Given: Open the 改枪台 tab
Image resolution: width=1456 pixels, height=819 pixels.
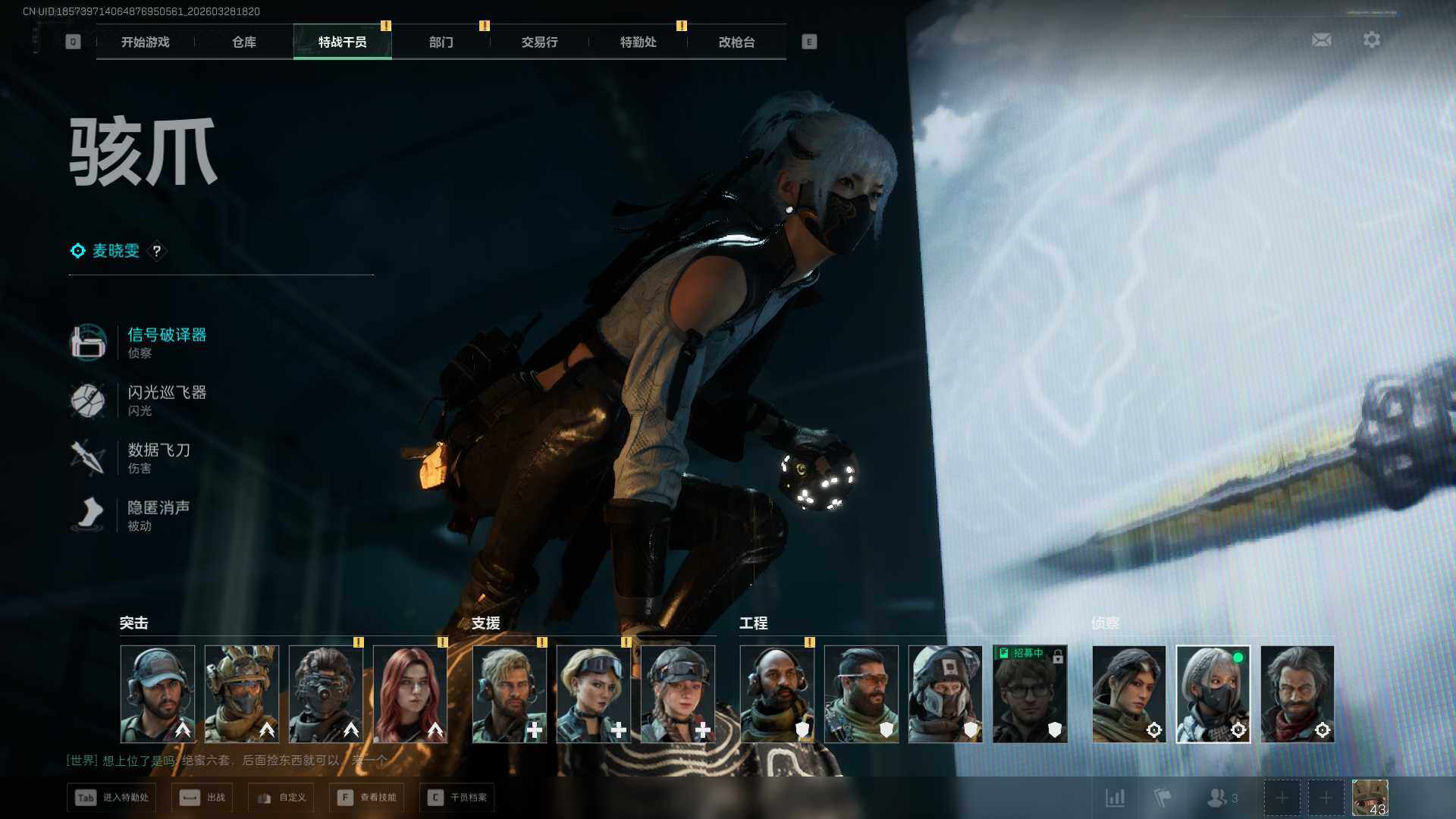Looking at the screenshot, I should [x=736, y=42].
